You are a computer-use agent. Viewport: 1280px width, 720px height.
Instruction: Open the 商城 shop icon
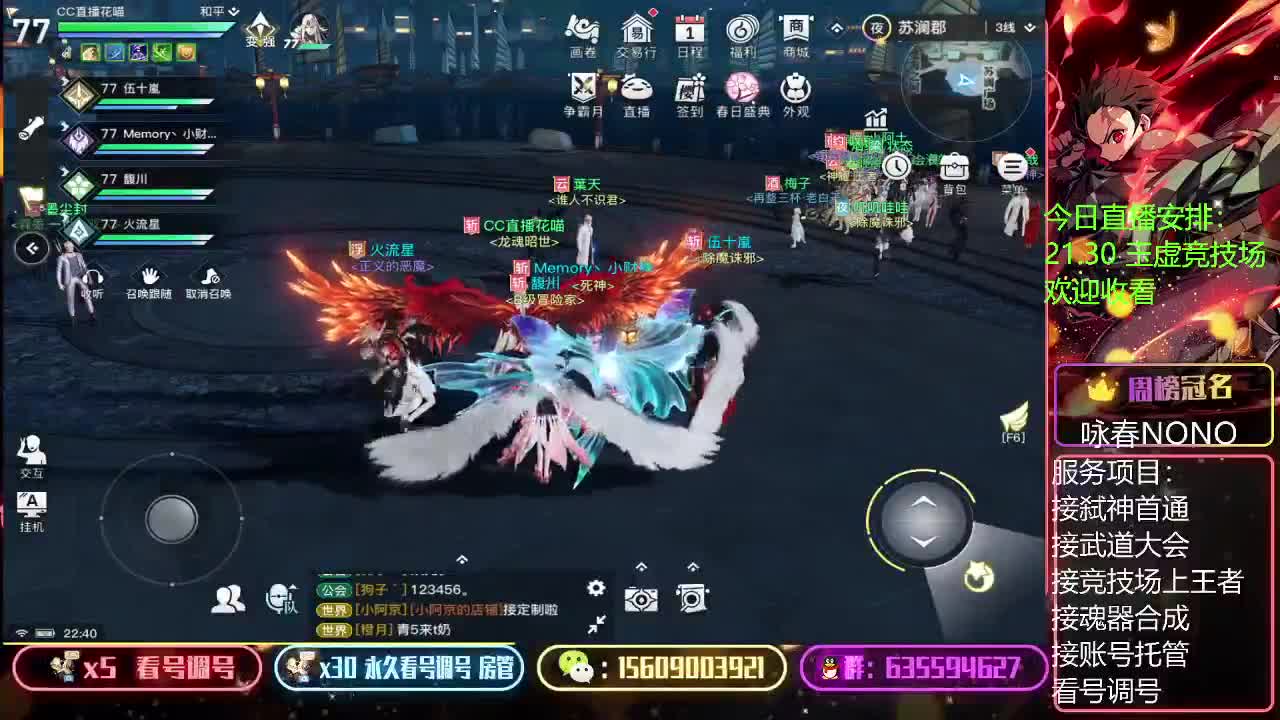click(797, 30)
